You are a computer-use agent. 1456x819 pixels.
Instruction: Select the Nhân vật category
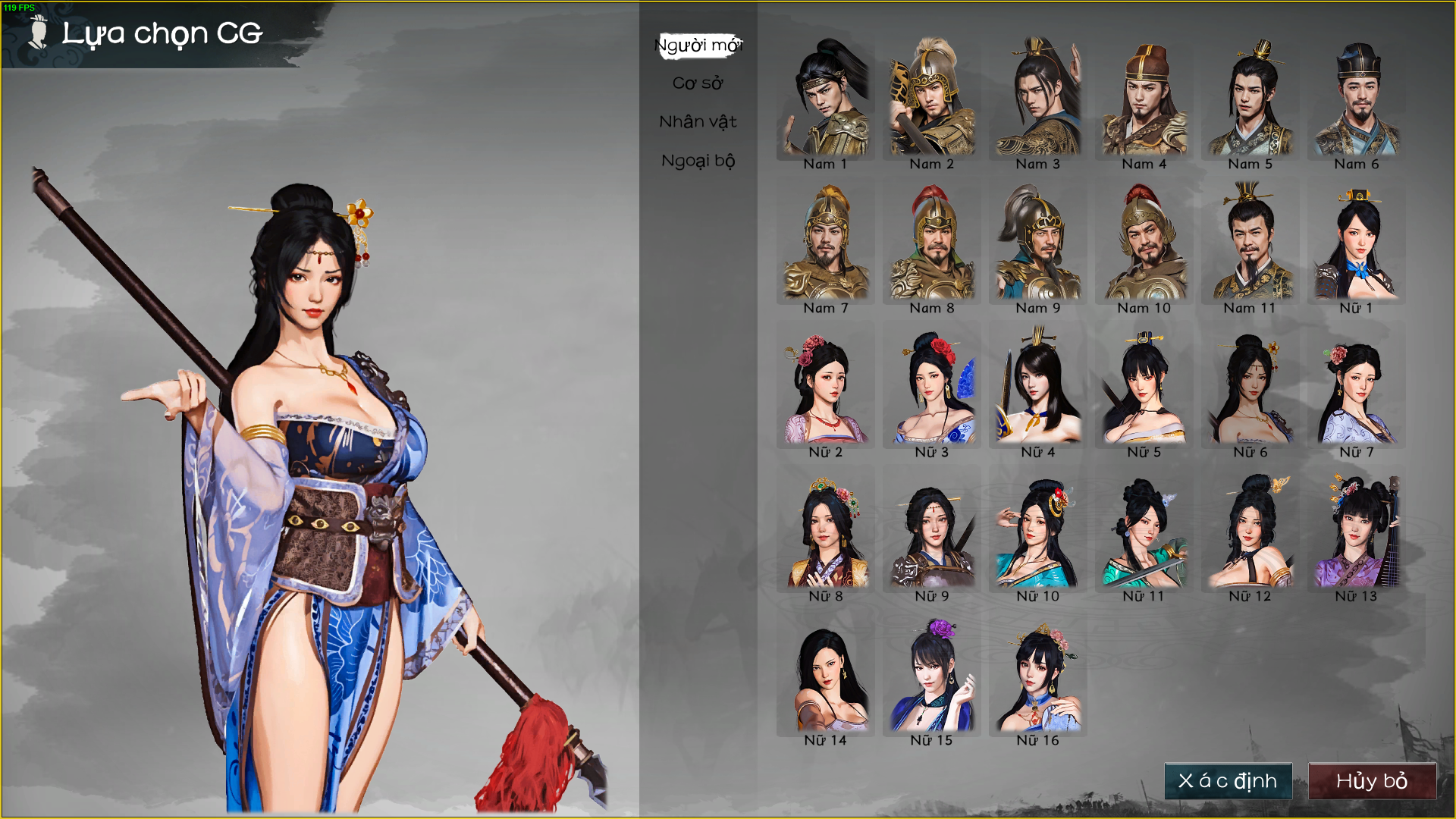click(698, 122)
